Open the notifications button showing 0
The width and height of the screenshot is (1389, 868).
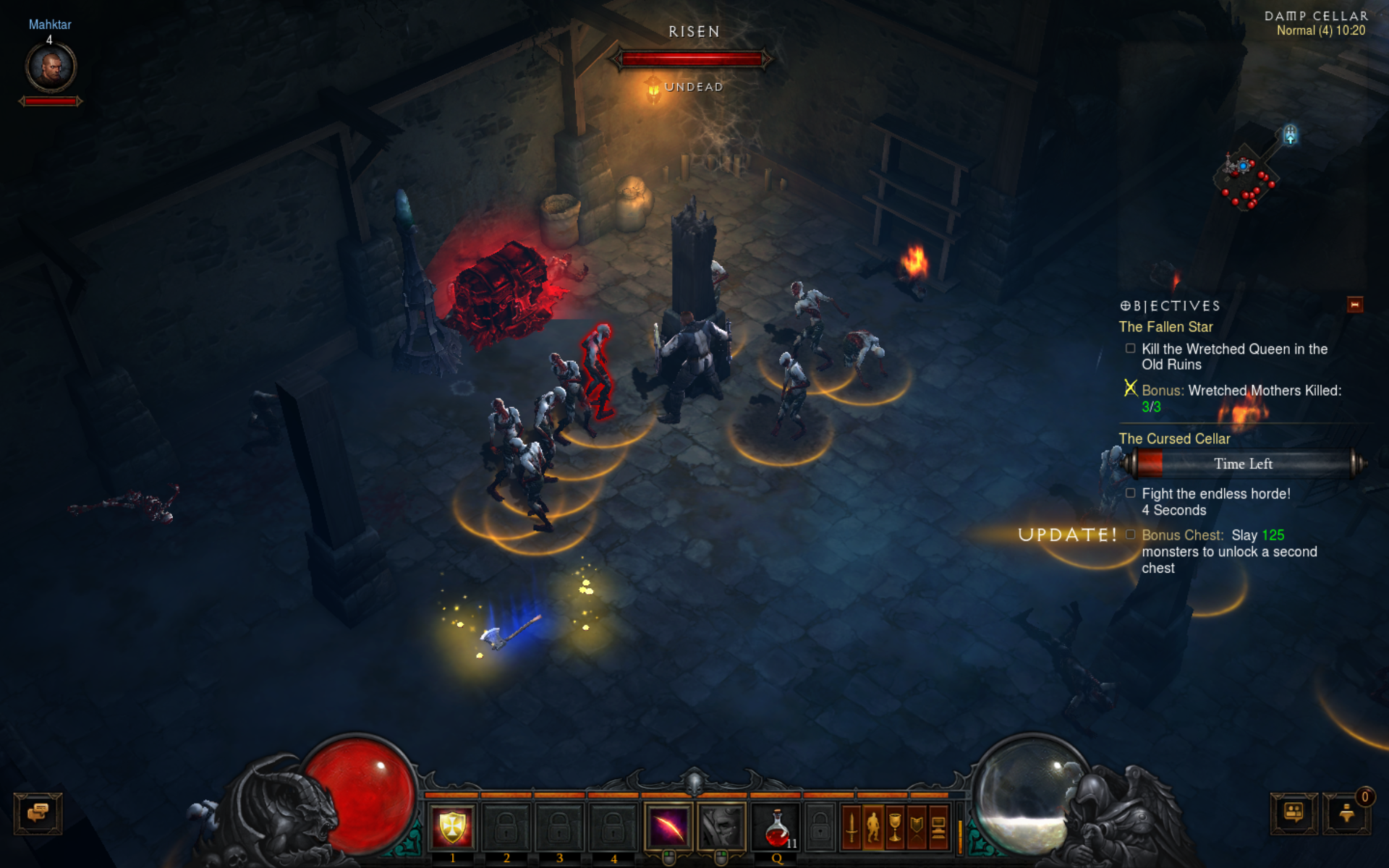(x=1346, y=813)
